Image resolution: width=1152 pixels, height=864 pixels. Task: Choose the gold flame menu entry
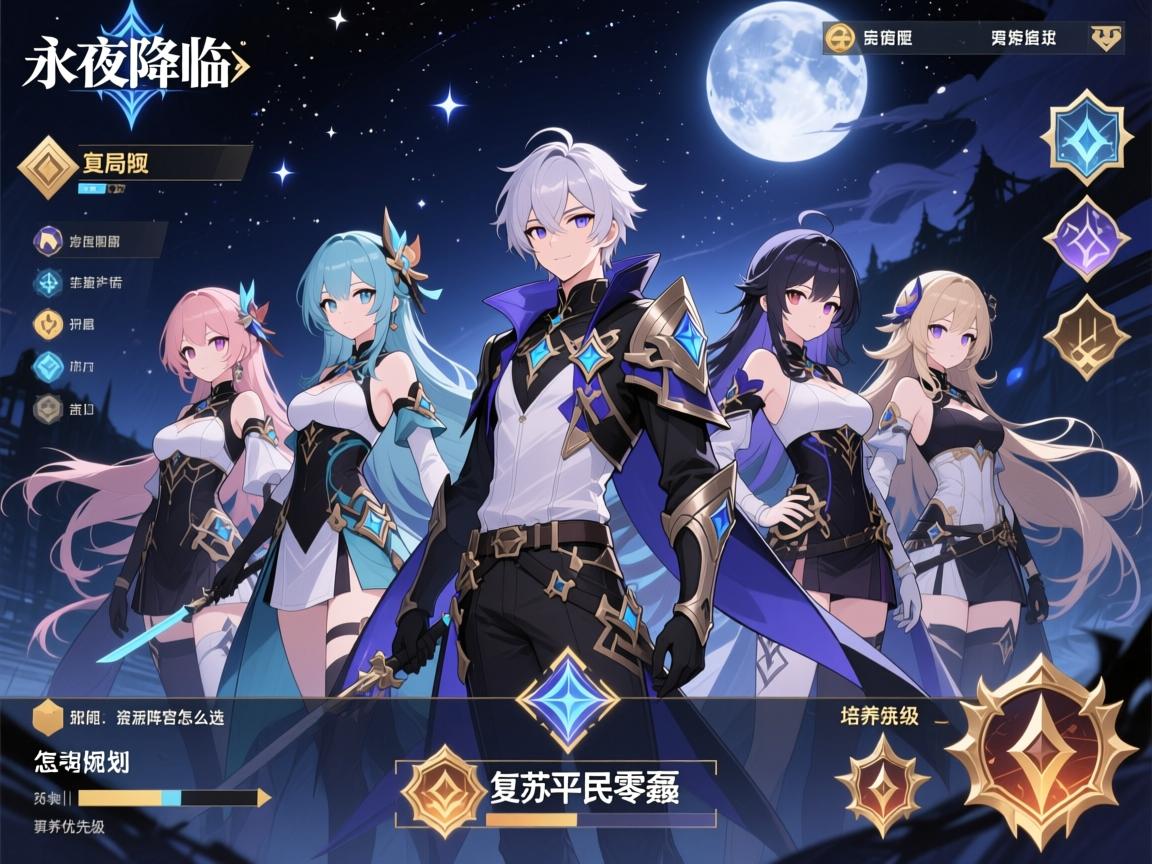click(x=48, y=324)
